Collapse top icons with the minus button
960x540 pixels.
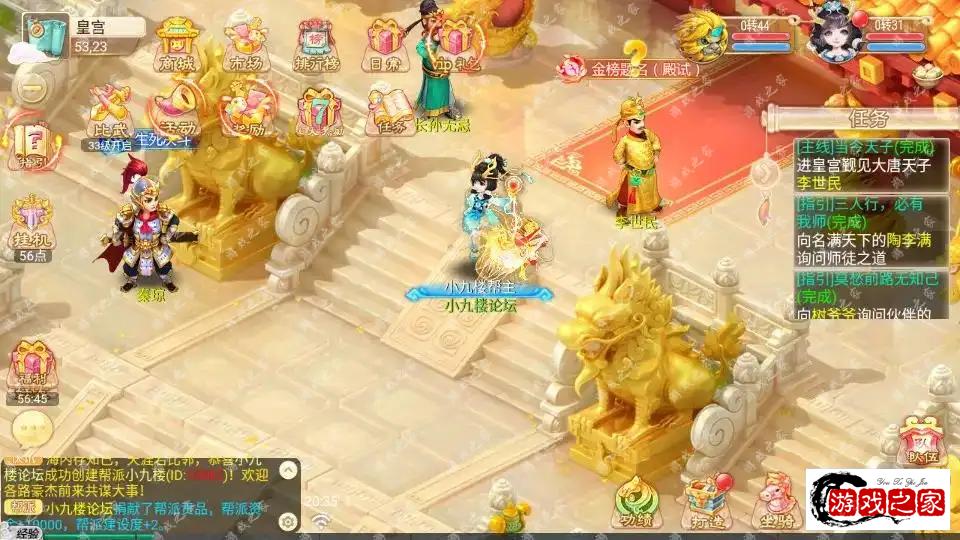[31, 89]
